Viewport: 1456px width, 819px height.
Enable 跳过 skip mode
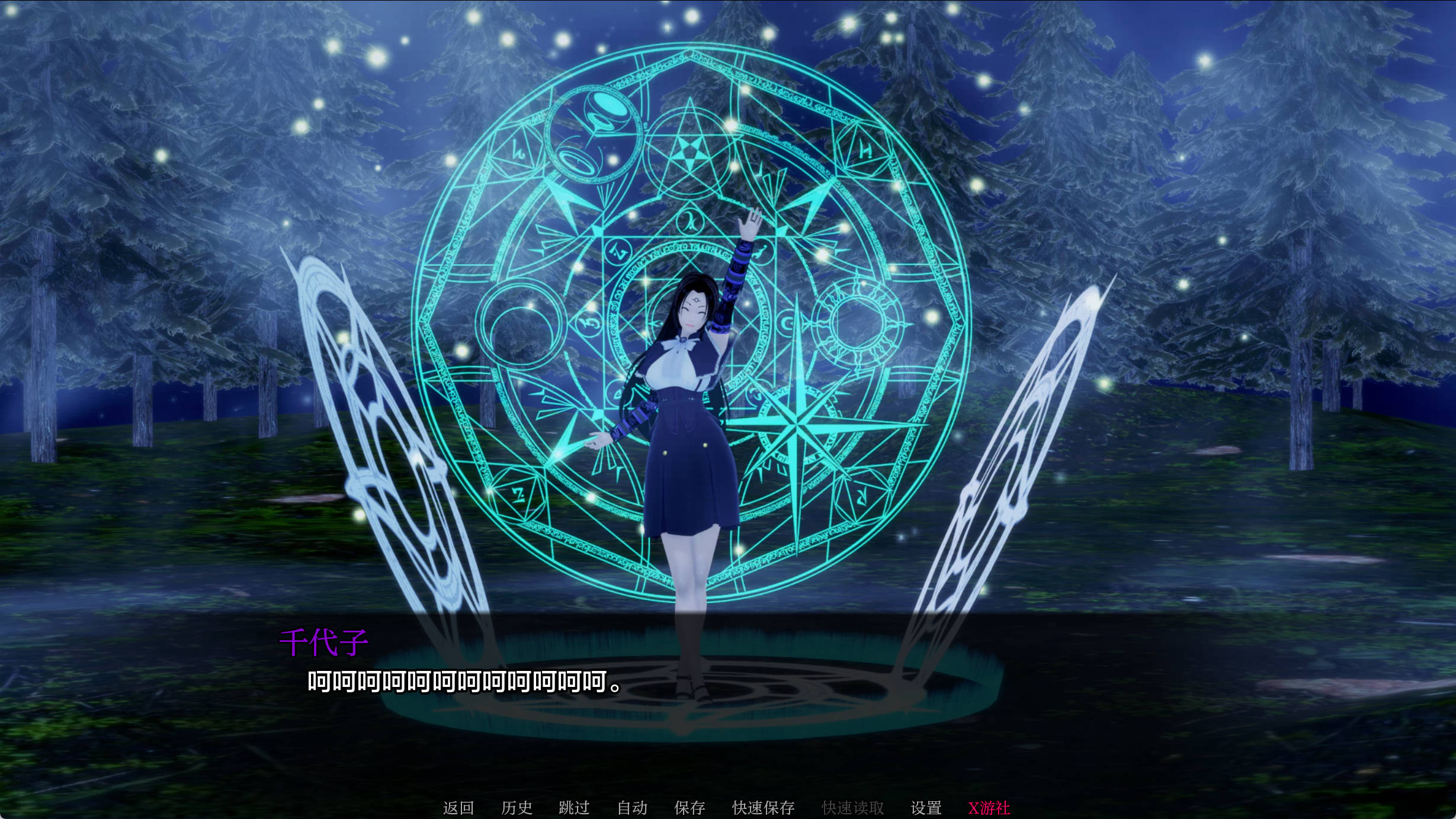coord(575,807)
